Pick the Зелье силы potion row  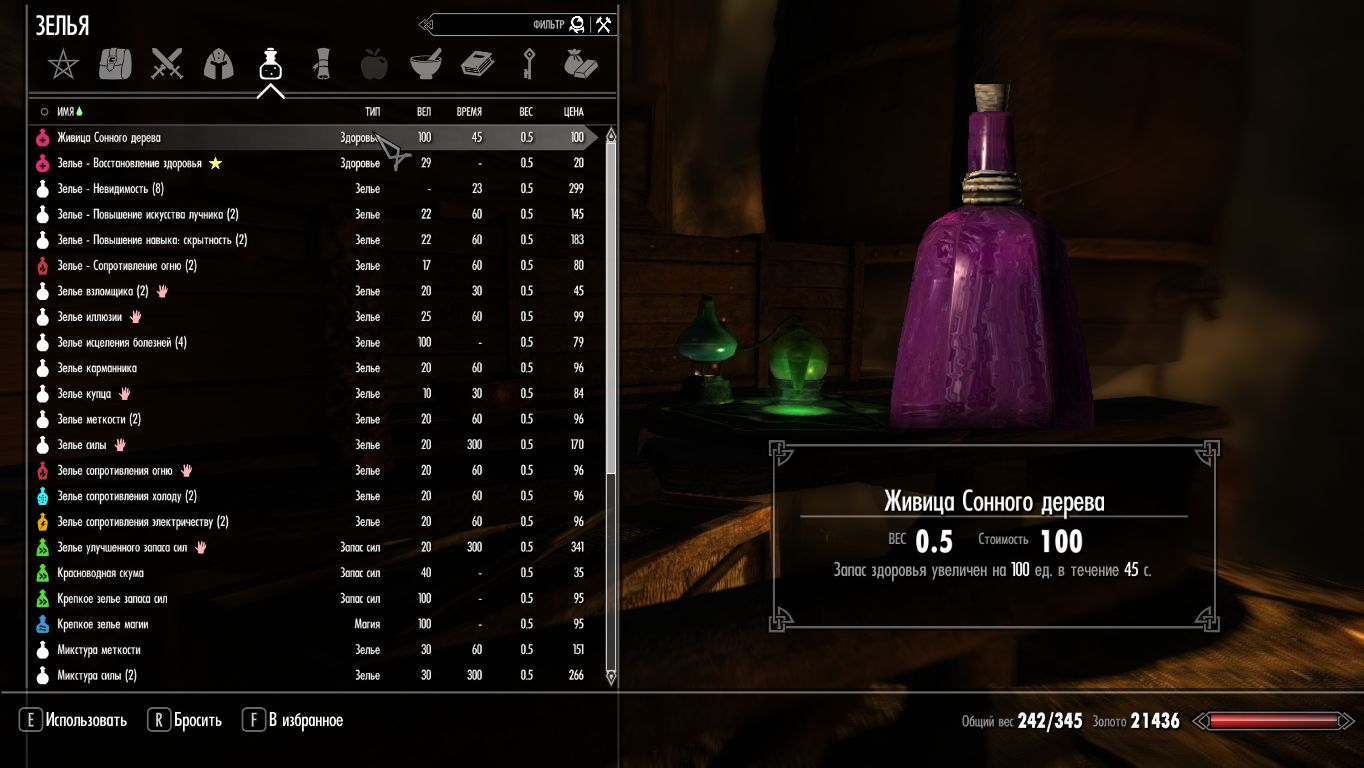point(79,445)
